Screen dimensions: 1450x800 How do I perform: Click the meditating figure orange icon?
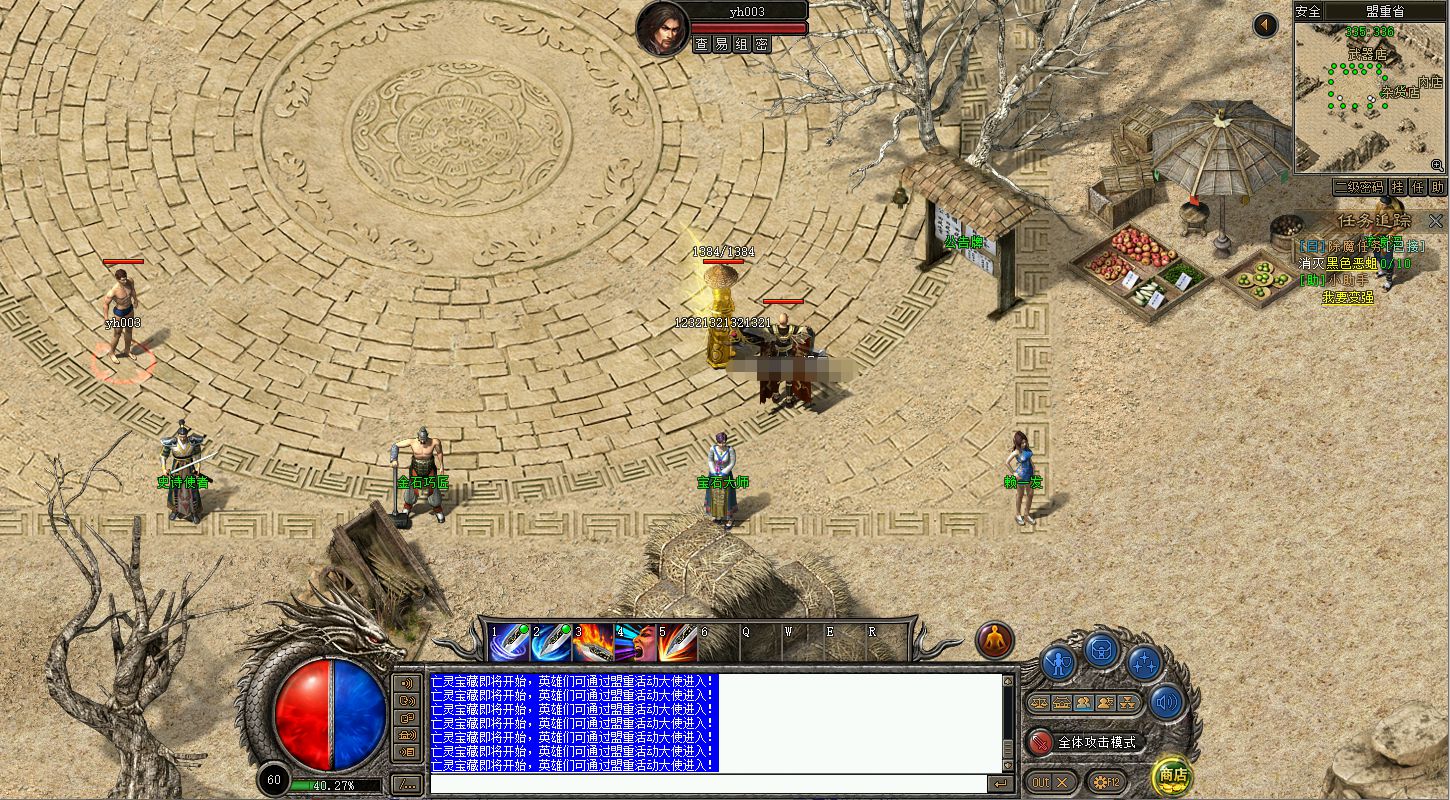click(995, 641)
